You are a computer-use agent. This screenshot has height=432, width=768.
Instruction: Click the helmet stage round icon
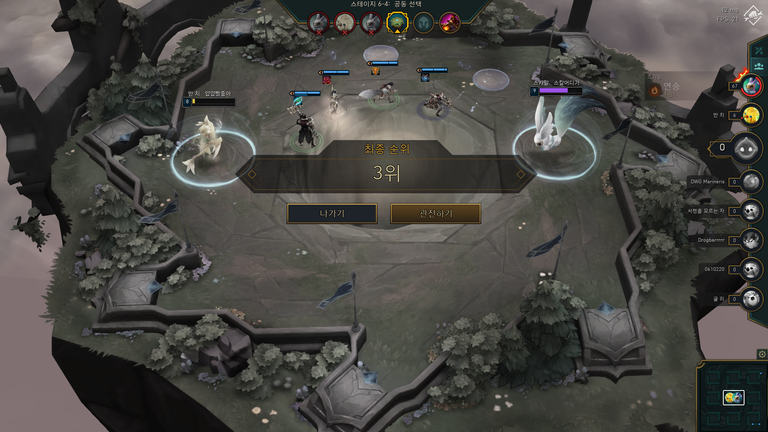coord(424,21)
